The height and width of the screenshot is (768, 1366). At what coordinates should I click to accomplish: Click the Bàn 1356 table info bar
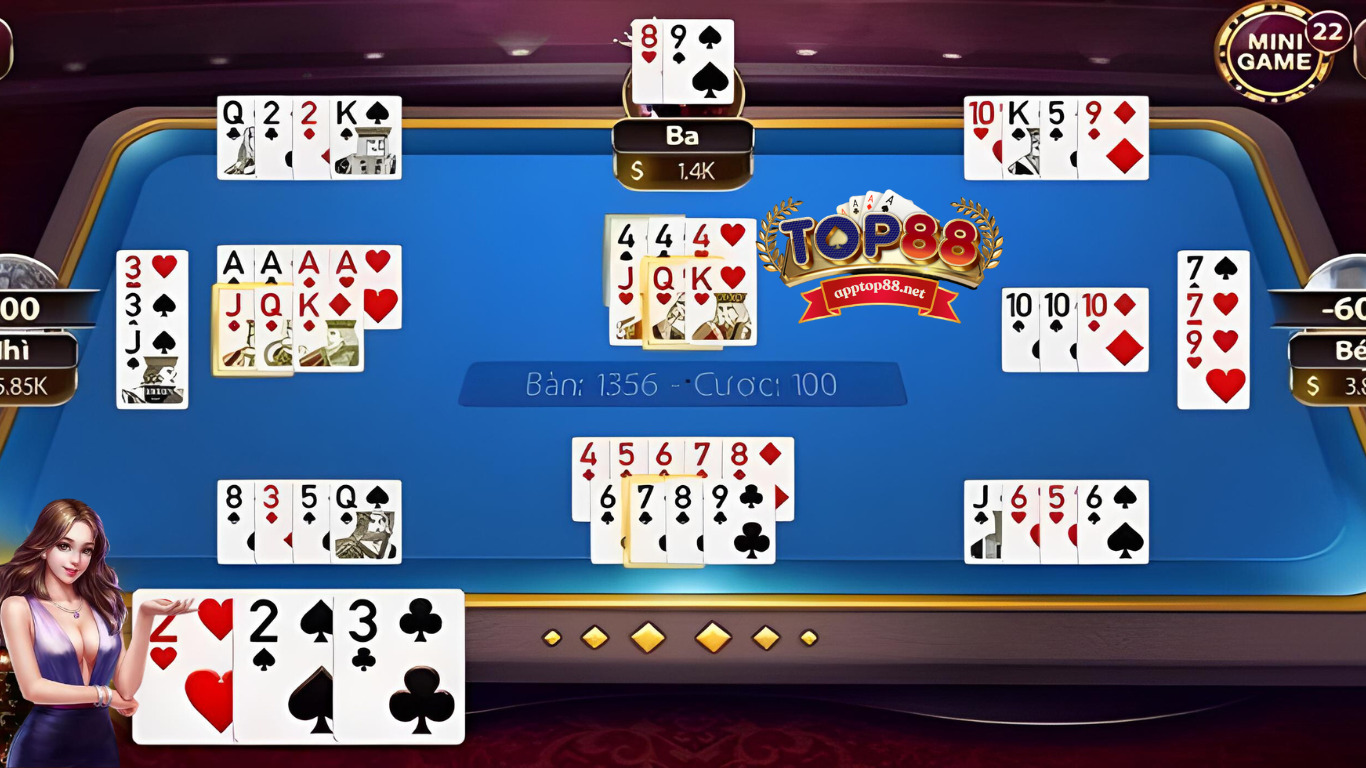click(x=683, y=384)
